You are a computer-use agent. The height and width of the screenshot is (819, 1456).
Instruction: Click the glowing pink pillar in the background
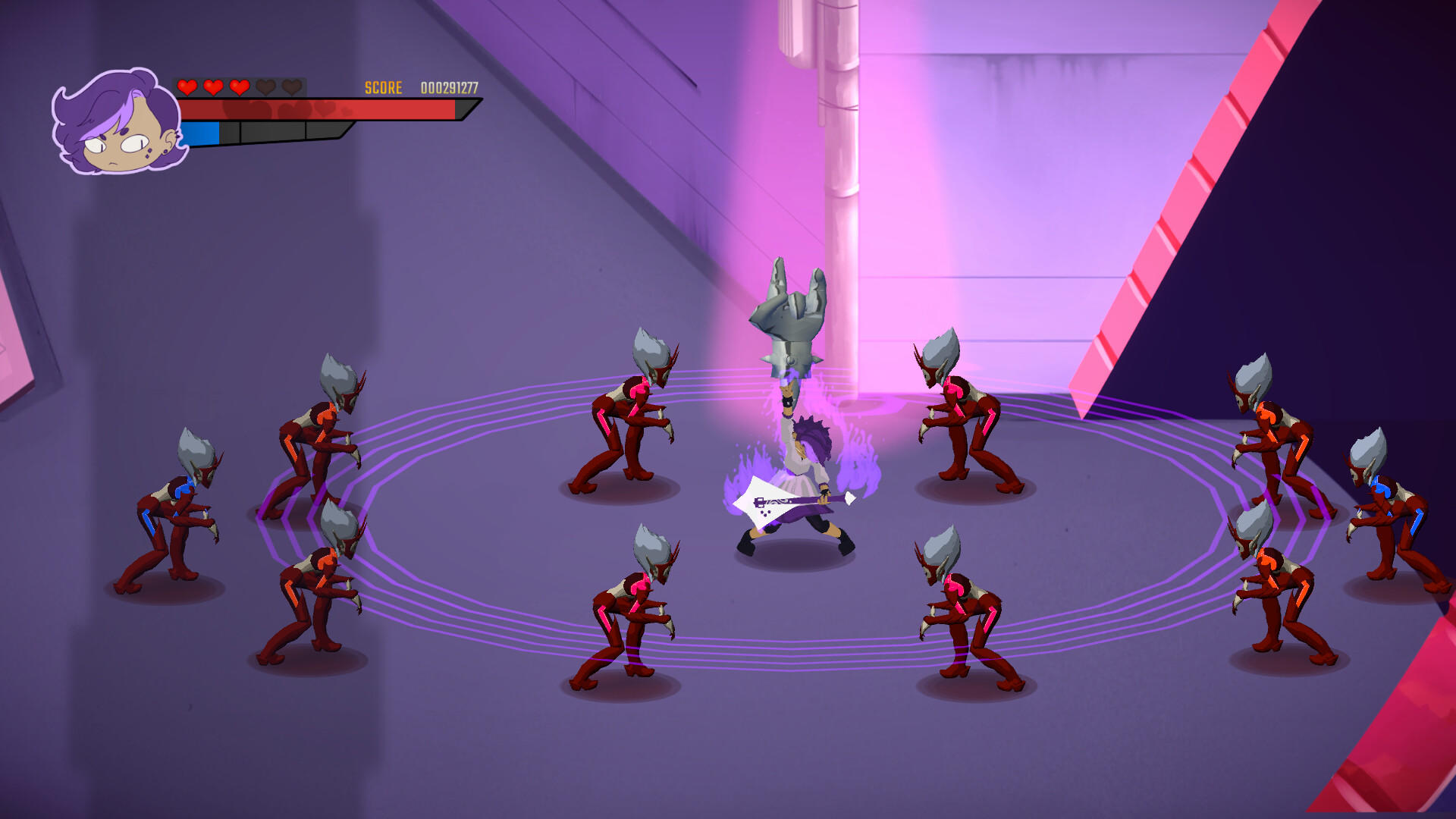click(x=842, y=114)
